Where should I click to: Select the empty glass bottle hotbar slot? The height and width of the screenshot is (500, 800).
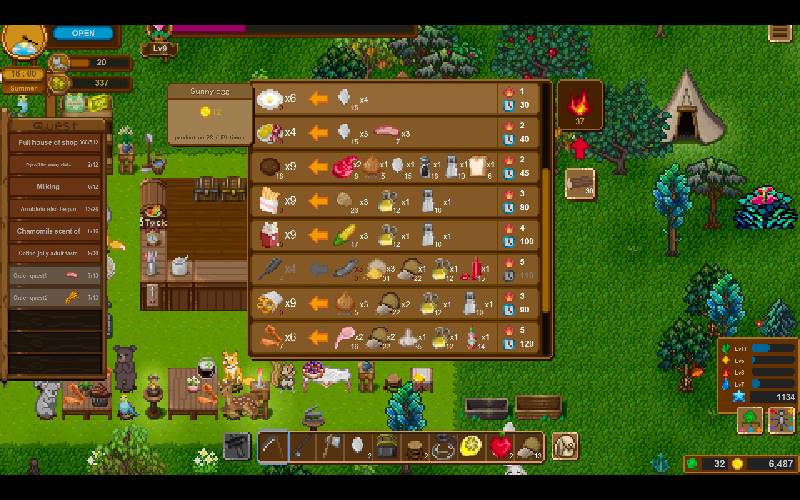[443, 446]
